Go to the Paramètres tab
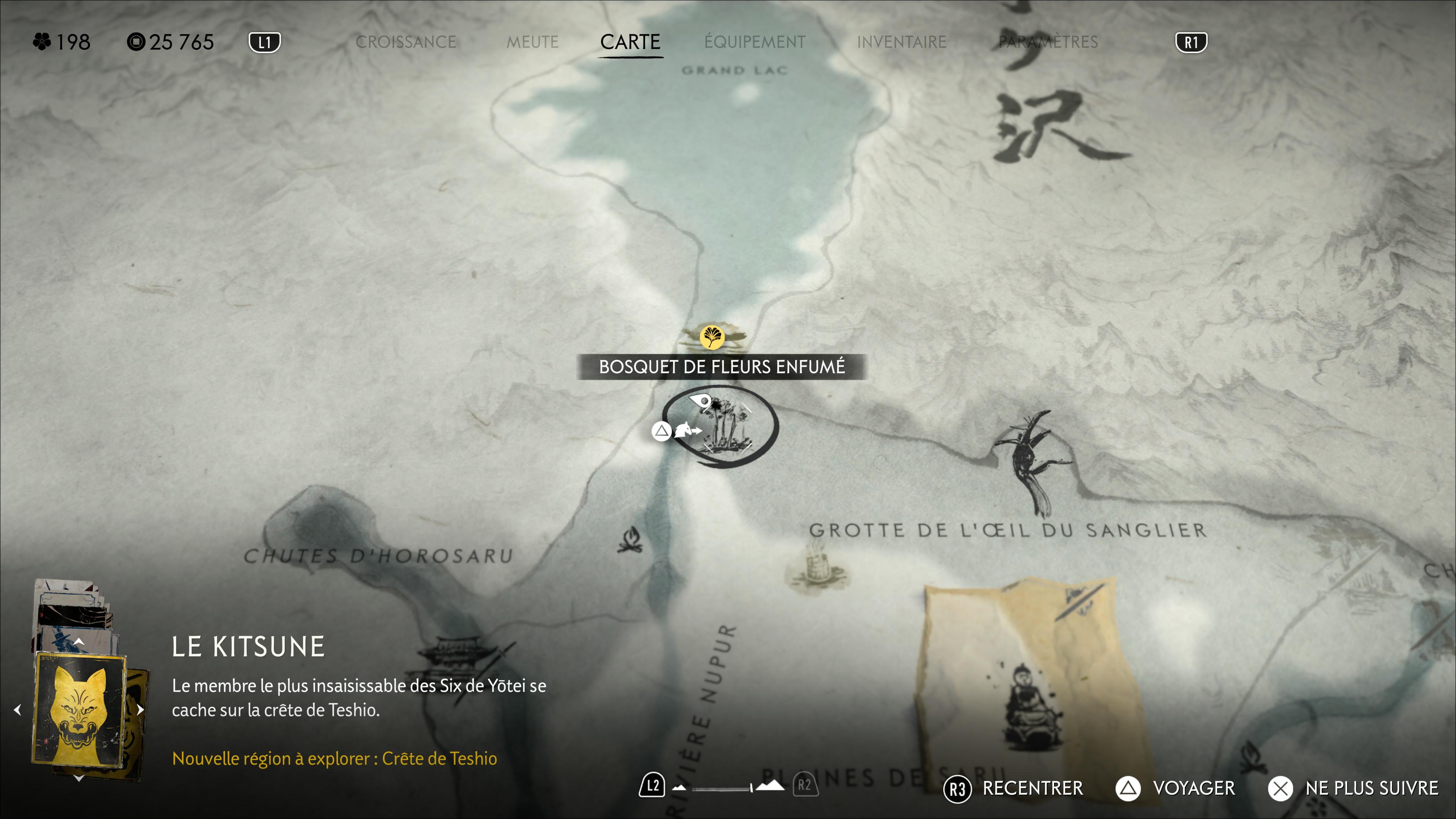 (1048, 42)
